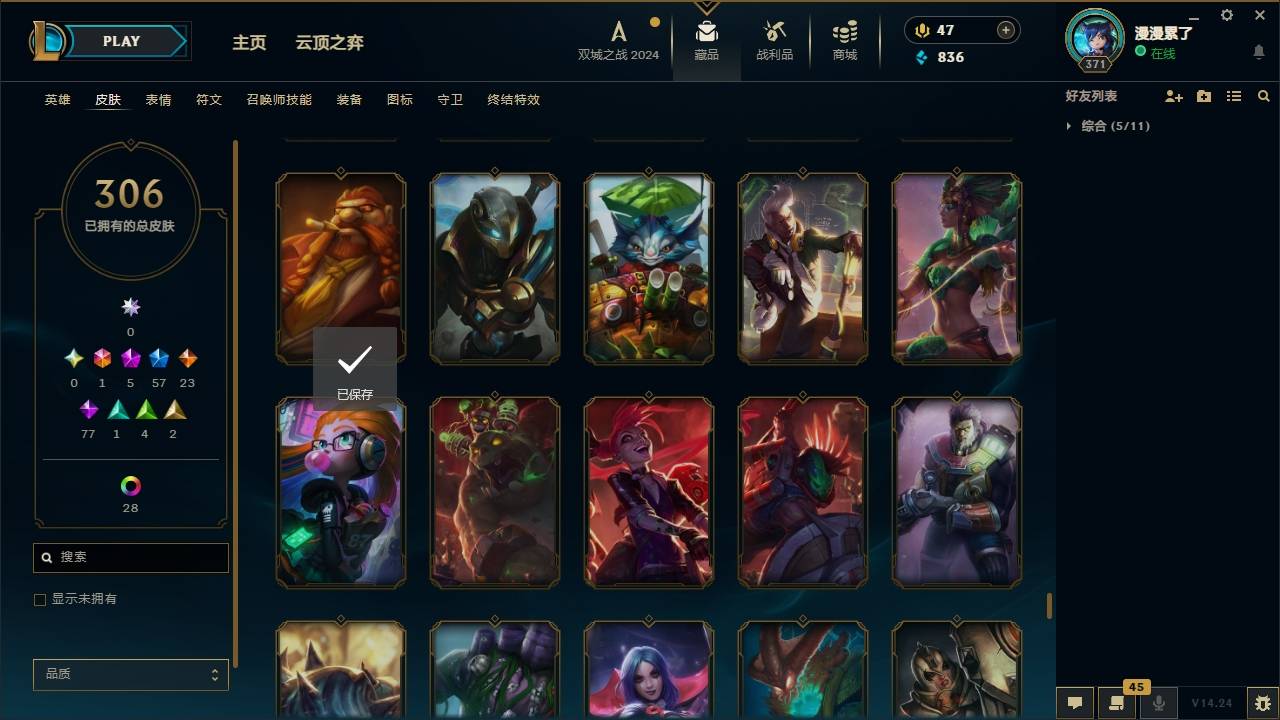
Task: Open the friends list search magnifier icon
Action: (1264, 96)
